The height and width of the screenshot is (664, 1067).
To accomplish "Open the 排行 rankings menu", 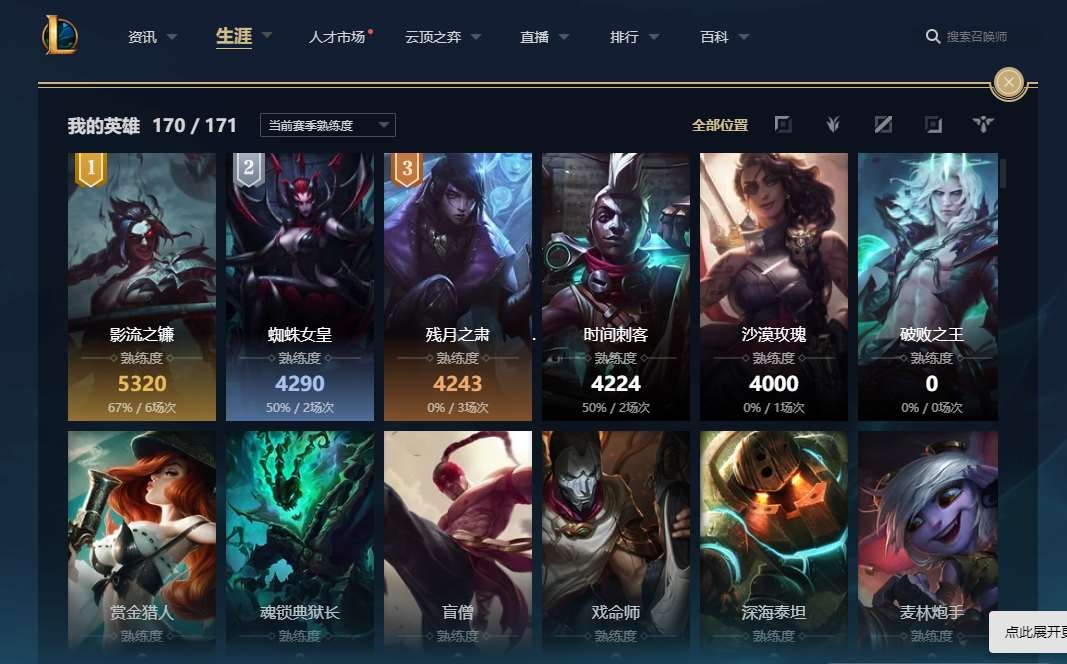I will click(625, 37).
